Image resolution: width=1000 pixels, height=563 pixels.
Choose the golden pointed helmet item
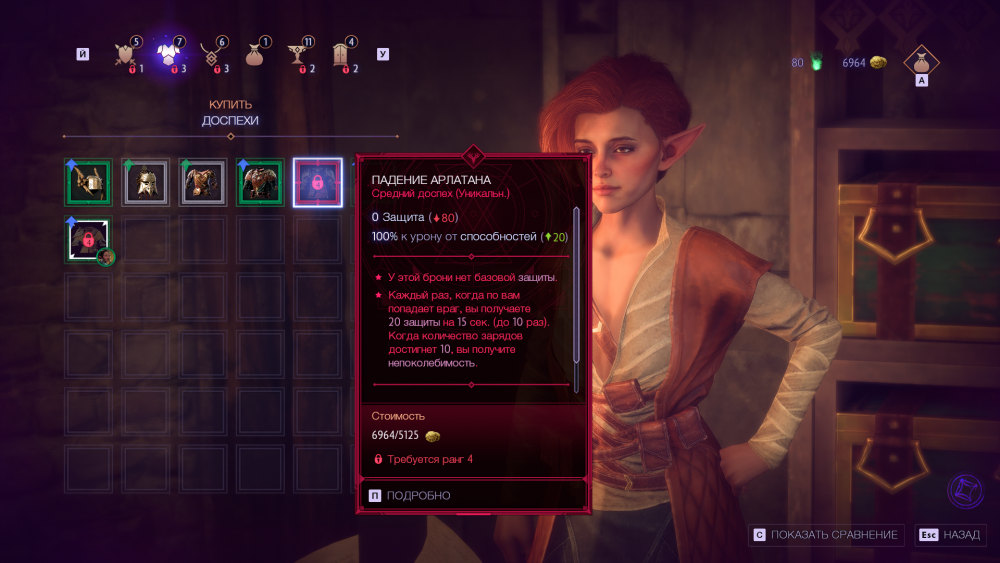[x=145, y=183]
